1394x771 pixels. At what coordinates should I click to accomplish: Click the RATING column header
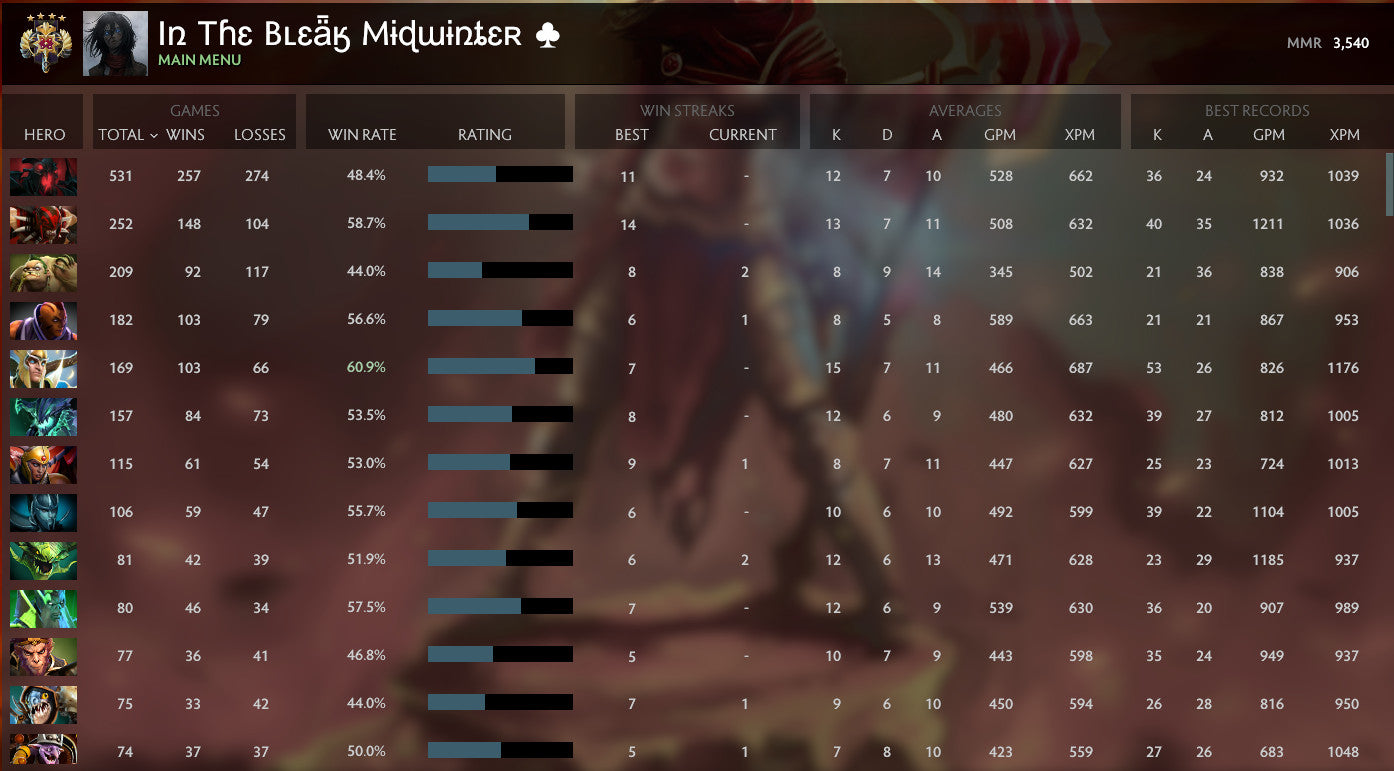coord(485,134)
